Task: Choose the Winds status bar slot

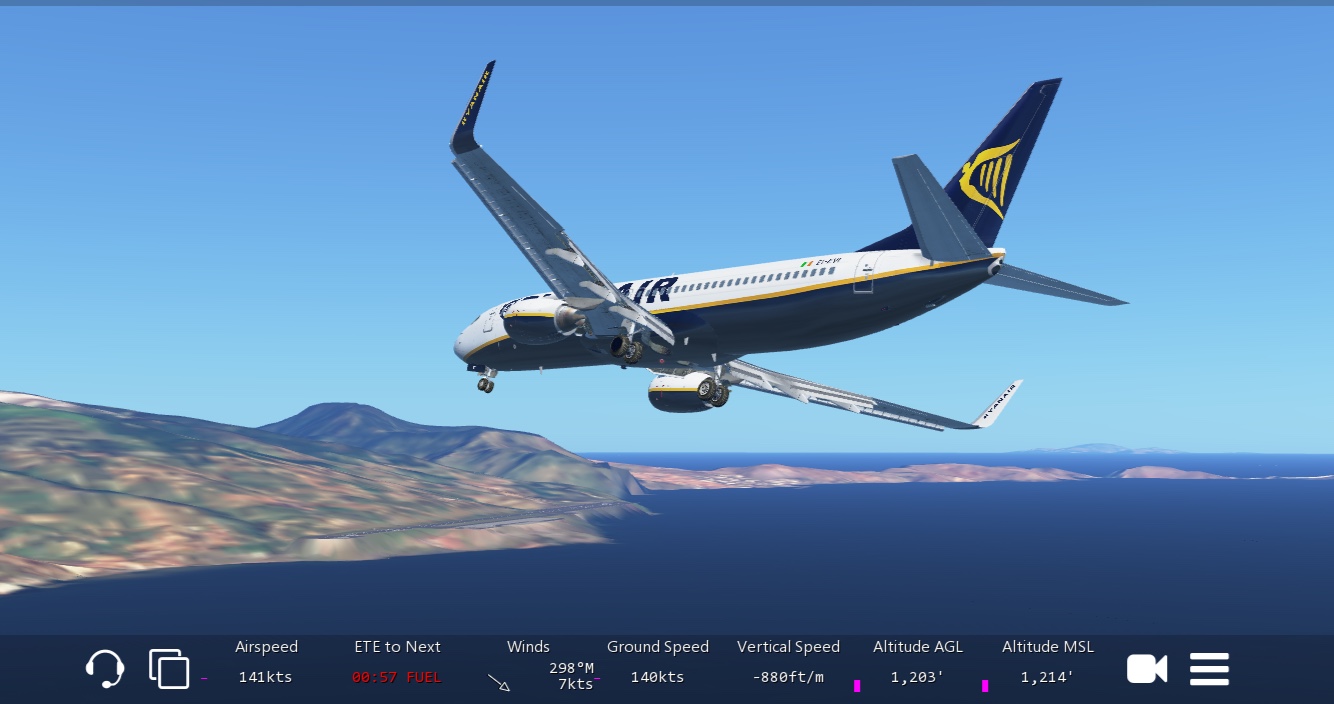Action: [528, 664]
